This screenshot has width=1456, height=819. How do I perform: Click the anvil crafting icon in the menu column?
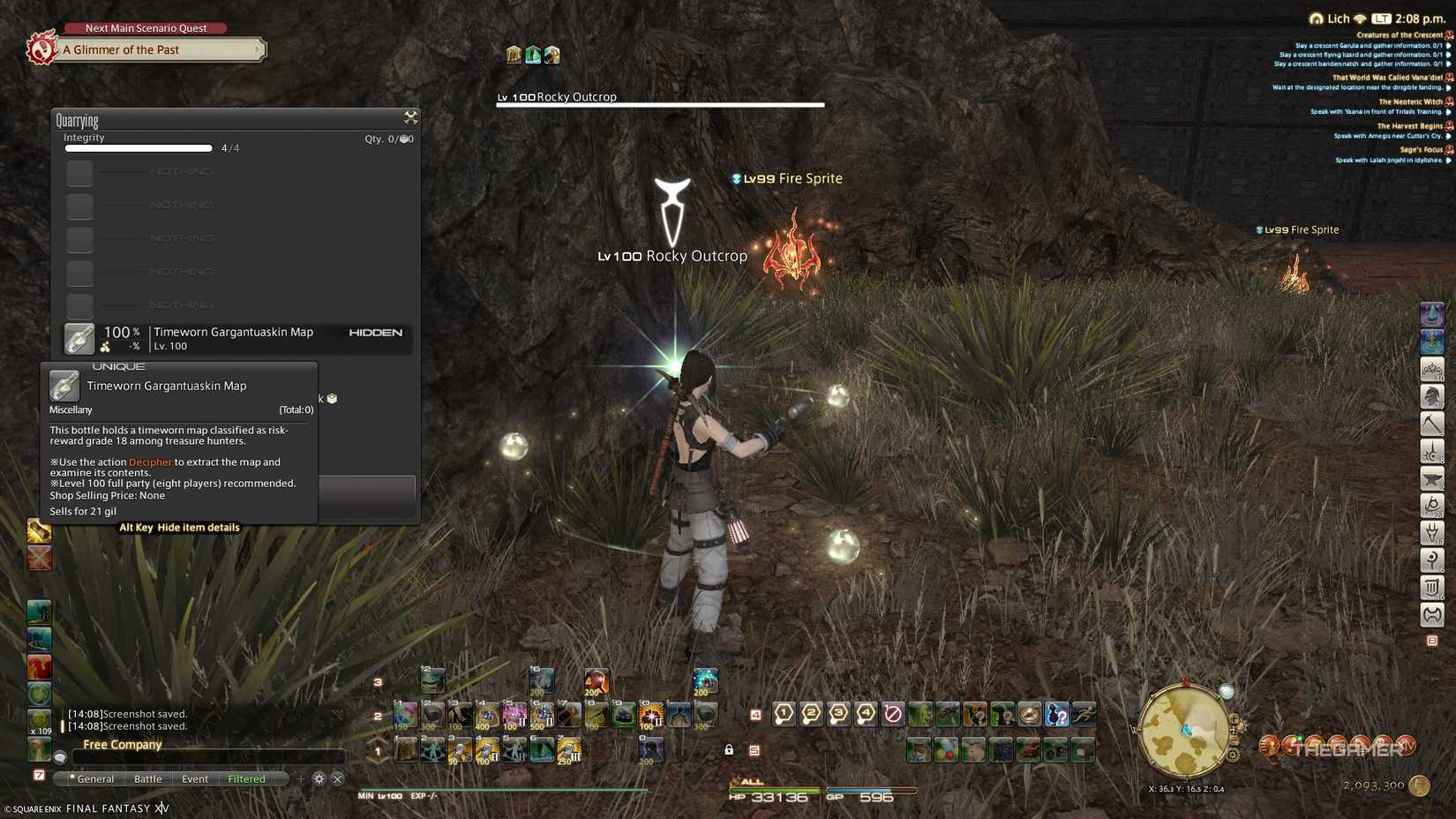1432,478
